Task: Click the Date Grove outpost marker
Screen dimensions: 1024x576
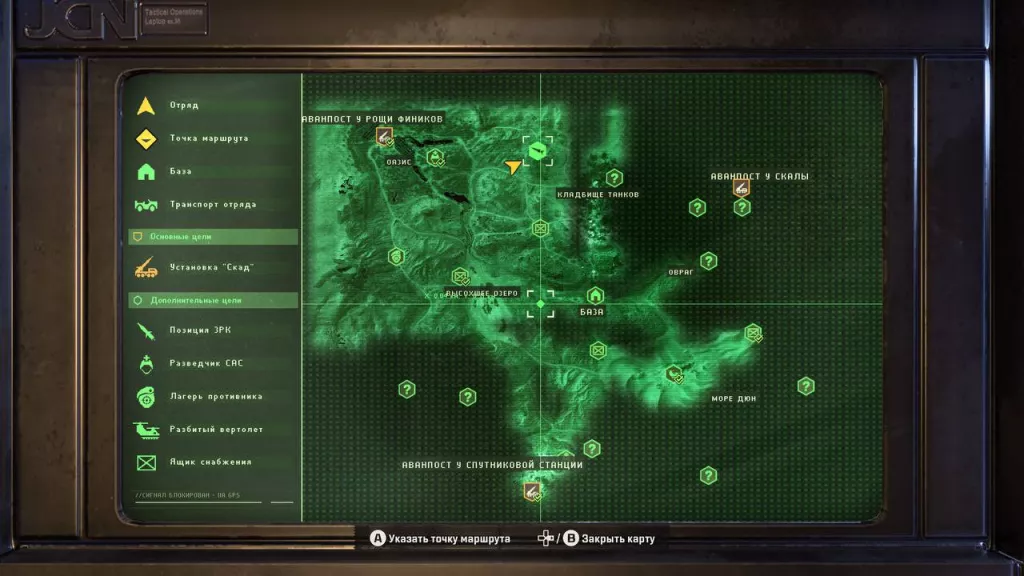Action: 384,137
